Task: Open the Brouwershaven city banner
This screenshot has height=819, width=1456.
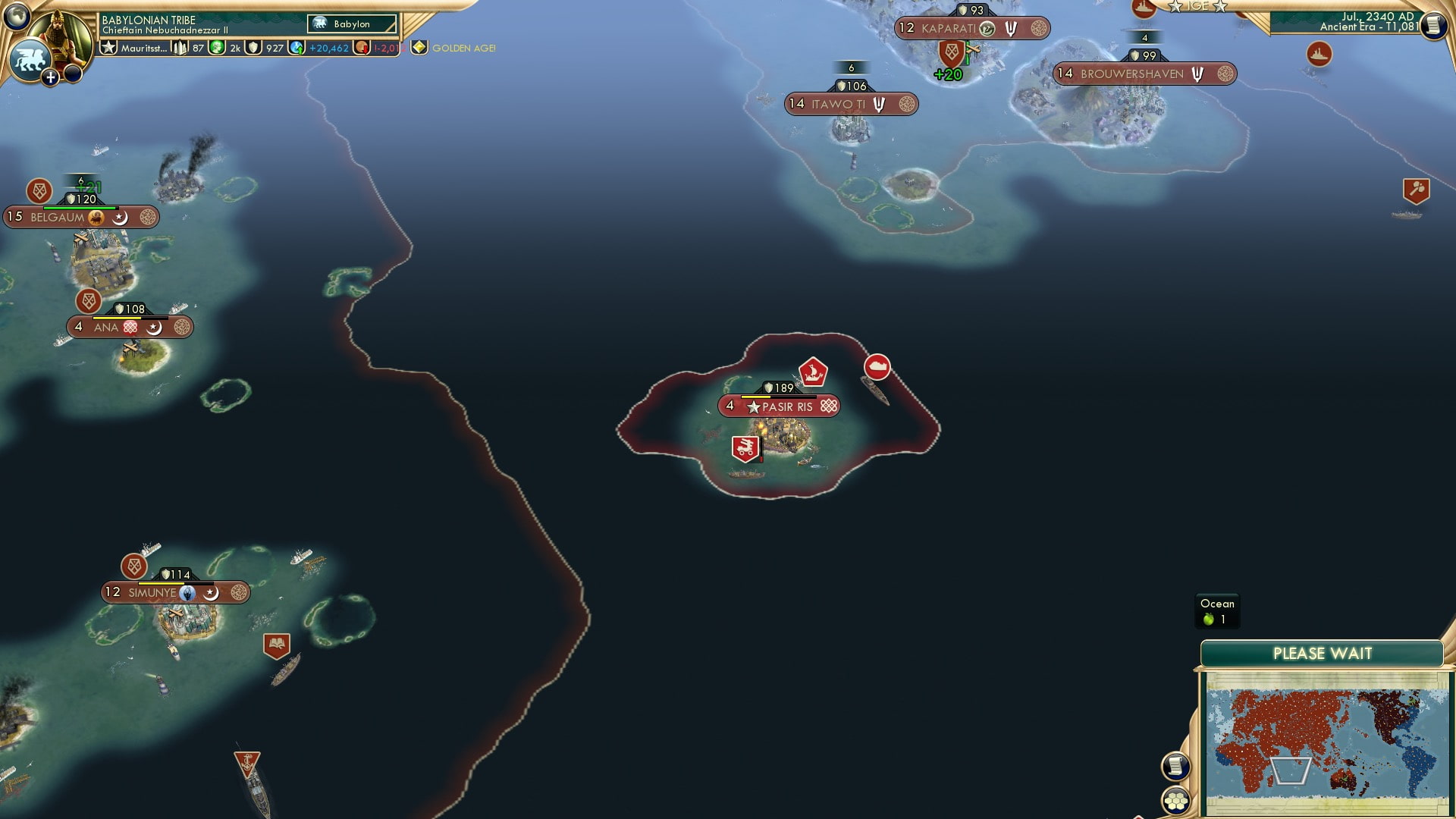Action: [x=1145, y=74]
